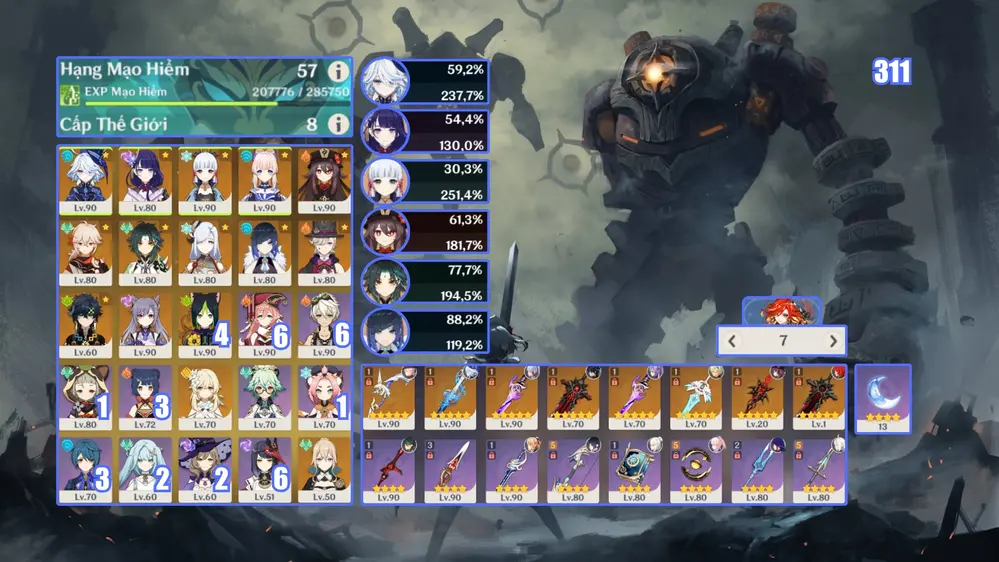
Task: Advance the counter with the right arrow
Action: coord(833,341)
